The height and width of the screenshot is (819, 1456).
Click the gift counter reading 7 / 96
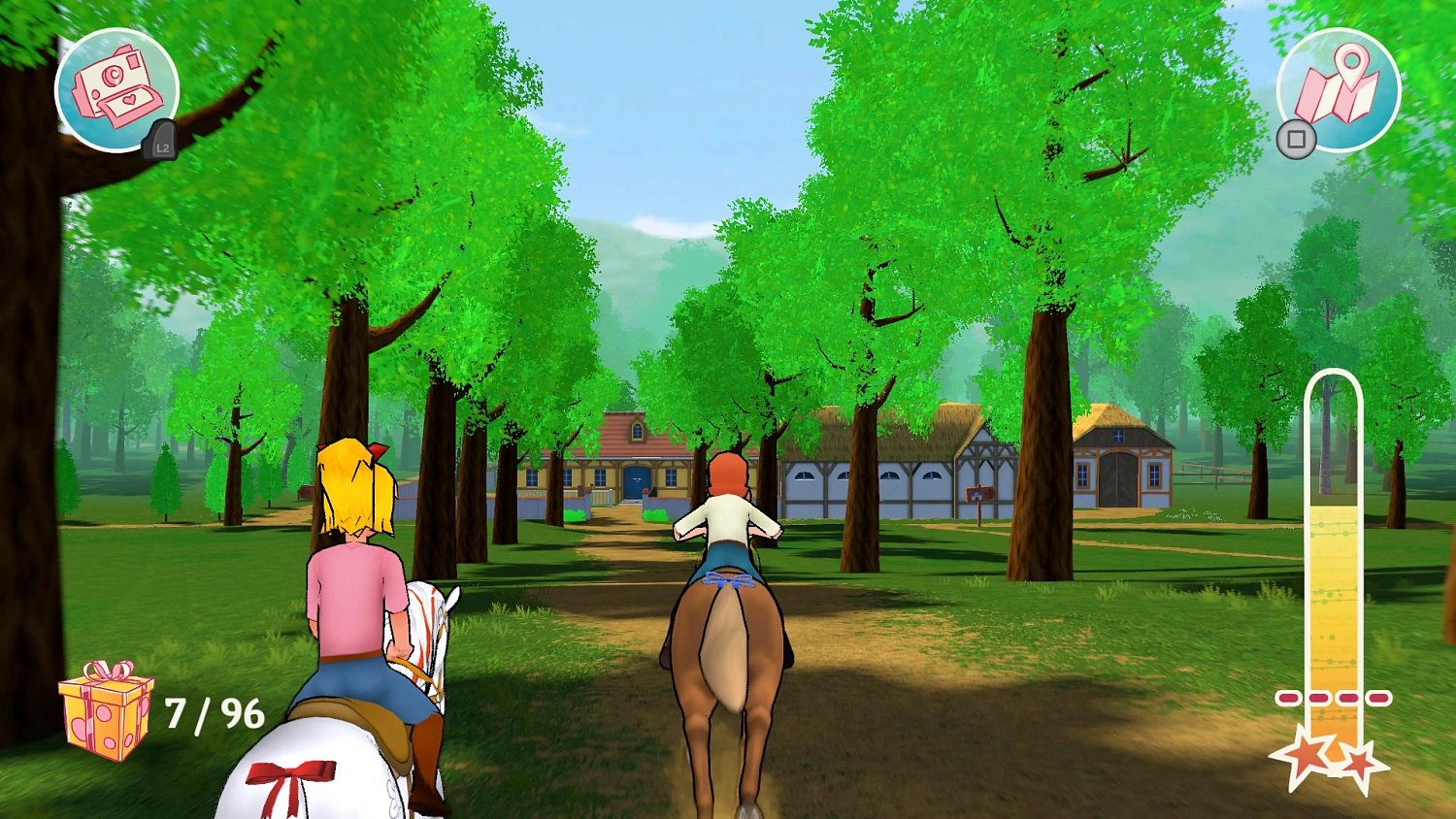click(x=213, y=715)
